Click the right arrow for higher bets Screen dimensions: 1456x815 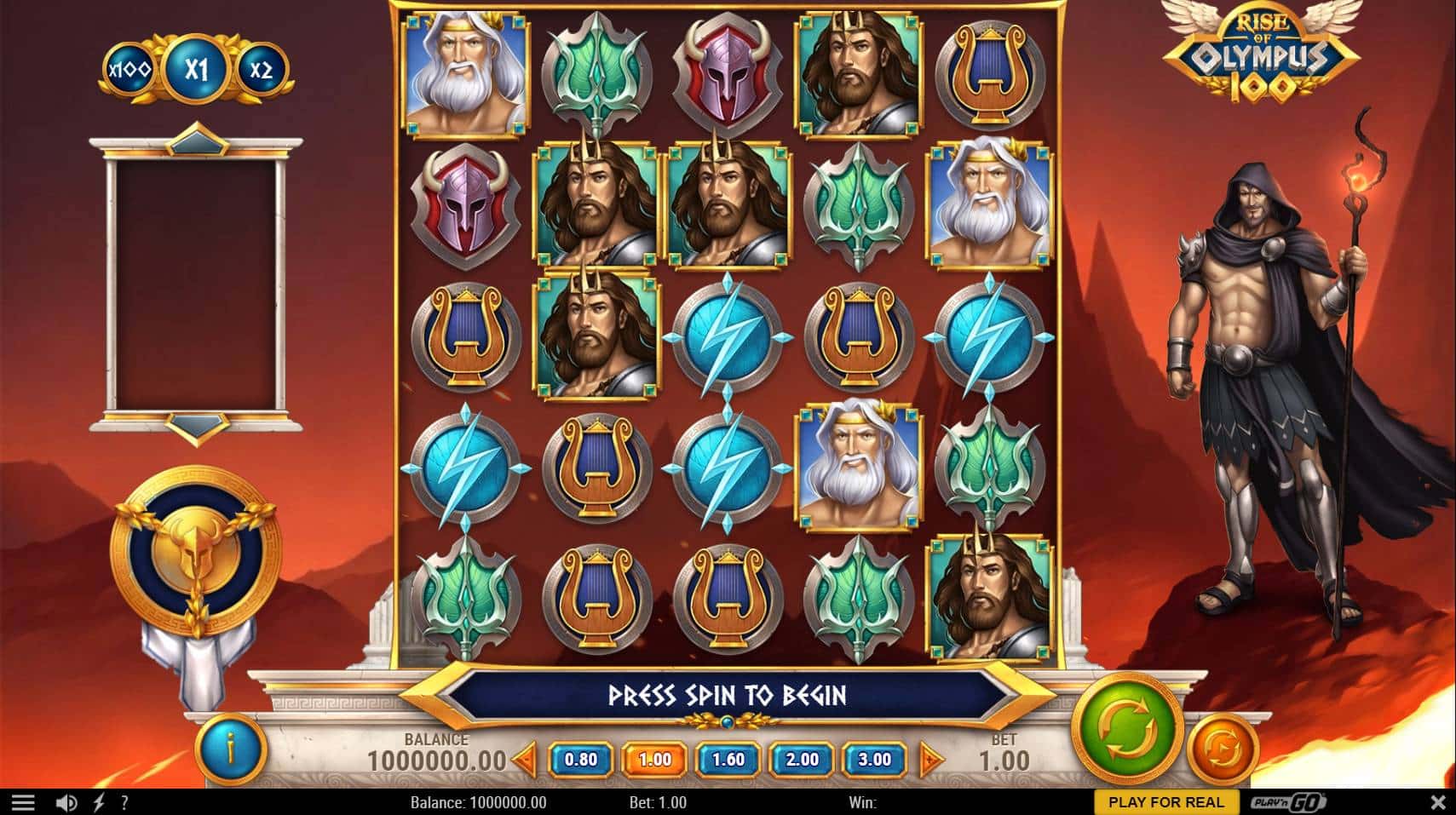(932, 759)
